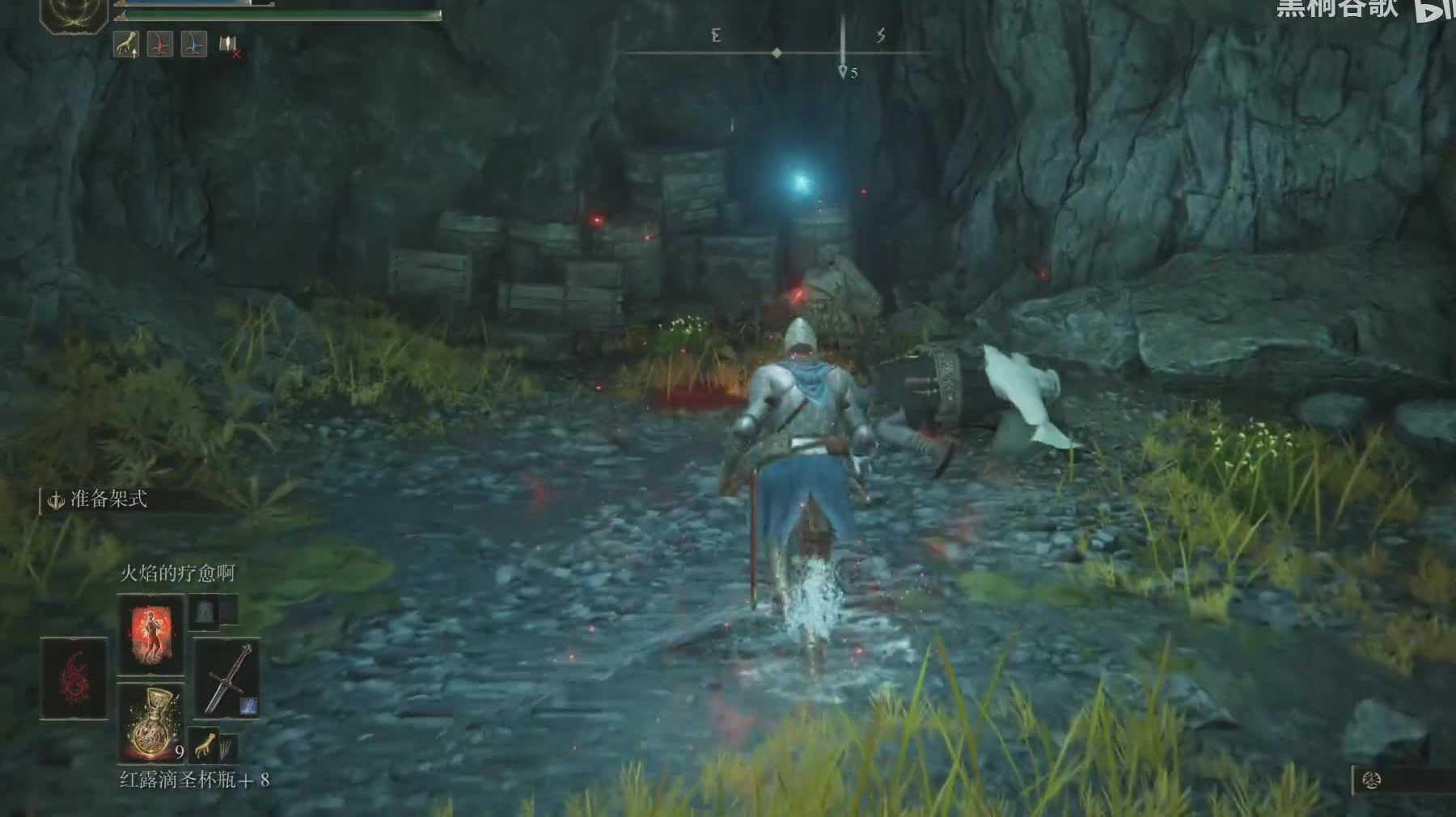1456x817 pixels.
Task: Click the grey bell quick-item icon
Action: pos(202,612)
